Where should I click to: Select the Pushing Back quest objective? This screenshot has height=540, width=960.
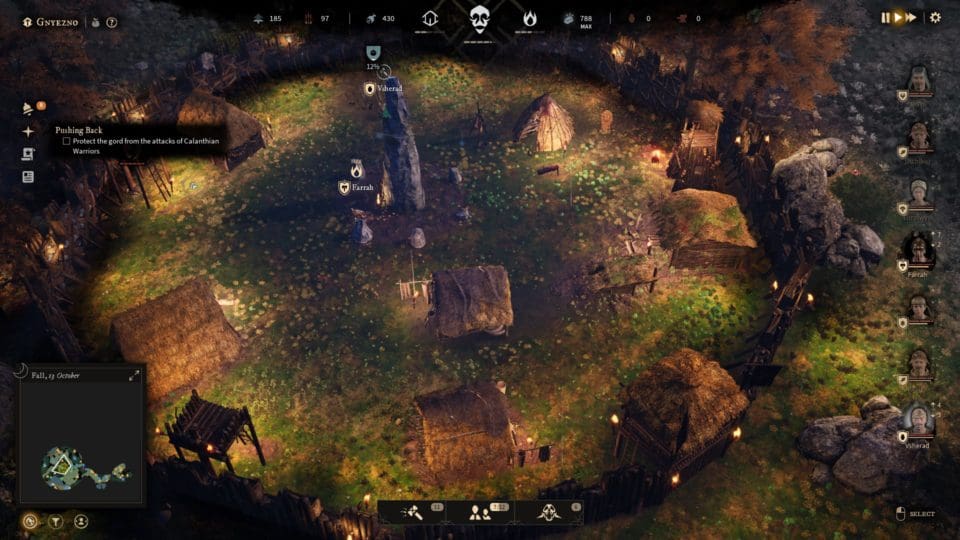click(x=66, y=141)
